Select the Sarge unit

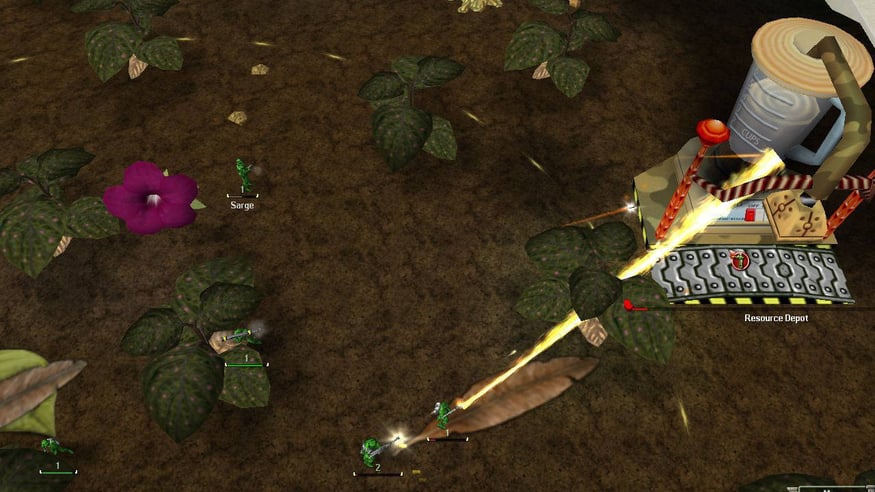[x=242, y=176]
